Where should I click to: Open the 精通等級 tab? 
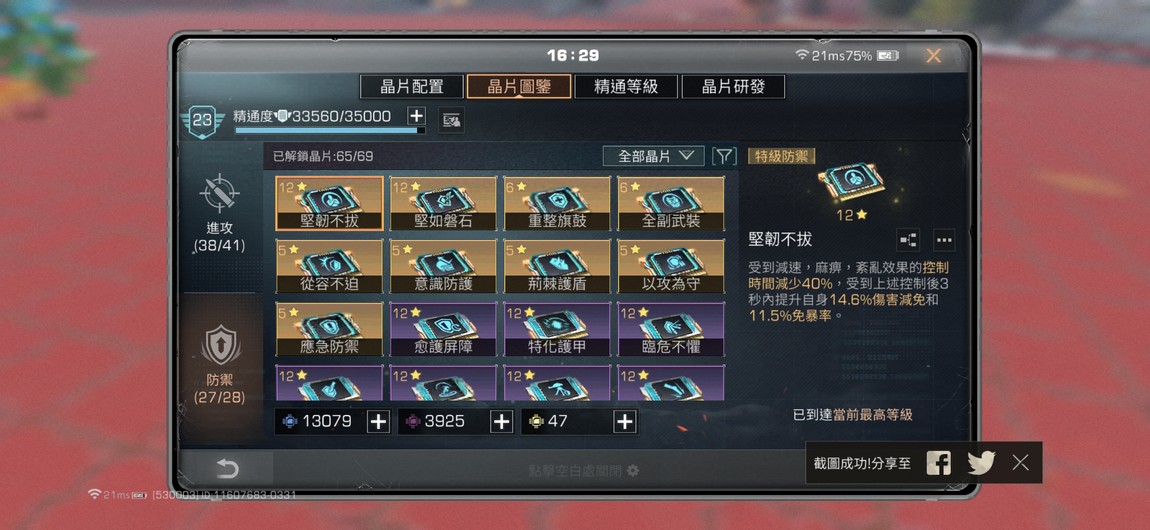[x=626, y=87]
